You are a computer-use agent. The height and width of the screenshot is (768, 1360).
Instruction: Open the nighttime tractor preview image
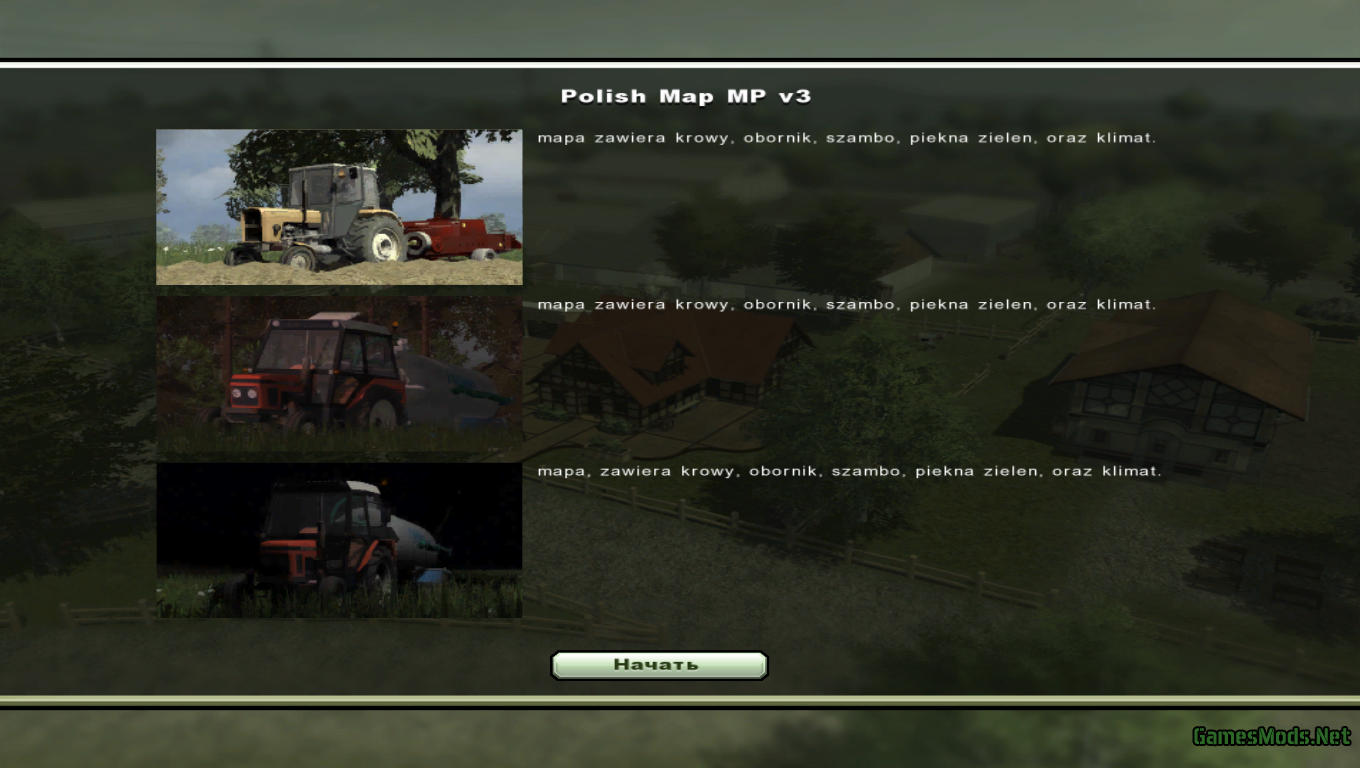(x=338, y=539)
